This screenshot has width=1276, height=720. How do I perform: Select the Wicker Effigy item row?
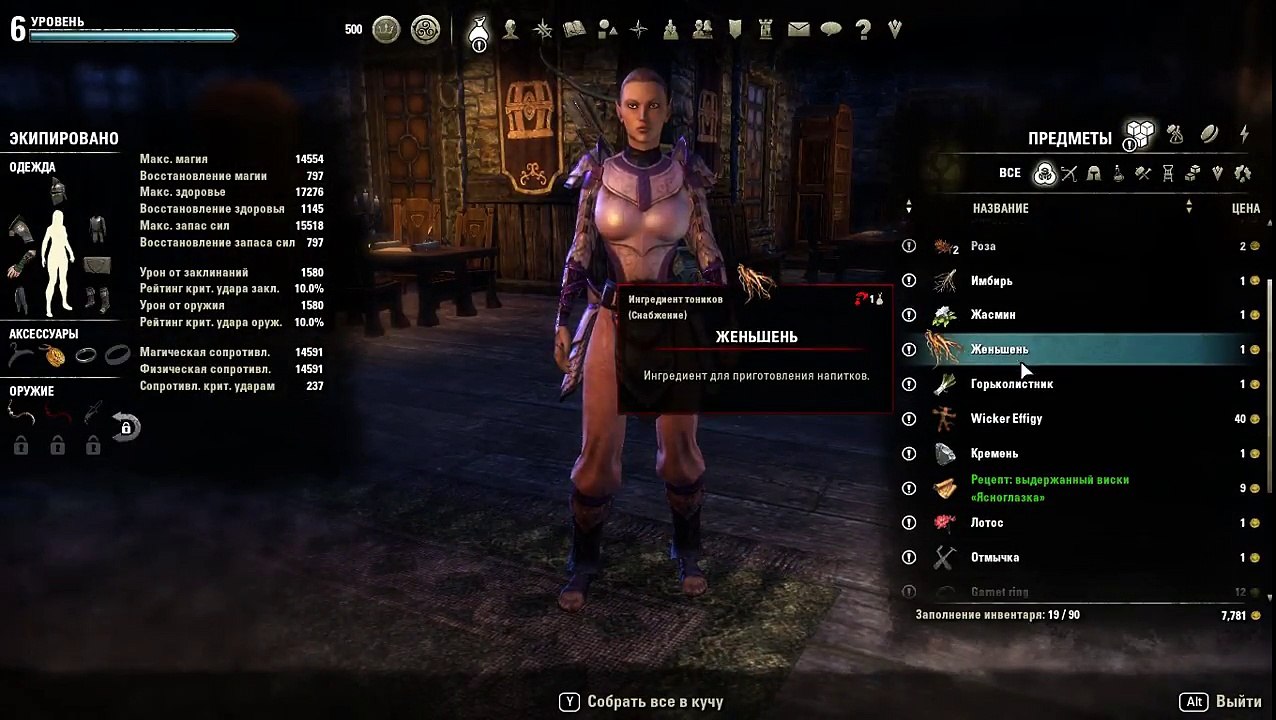tap(1006, 419)
